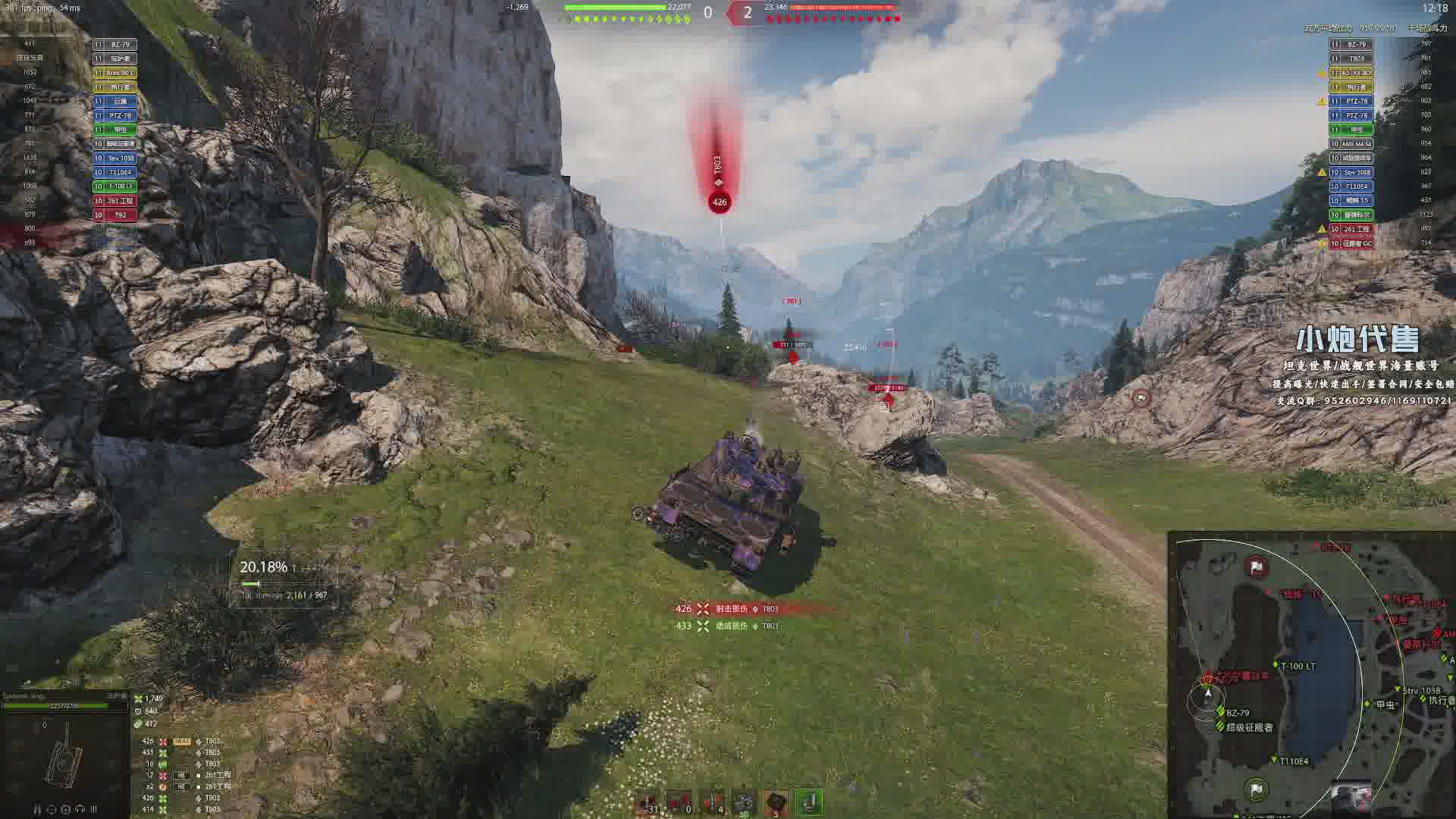The image size is (1456, 819).
Task: Switch to the shell type with 4 rounds
Action: (712, 802)
